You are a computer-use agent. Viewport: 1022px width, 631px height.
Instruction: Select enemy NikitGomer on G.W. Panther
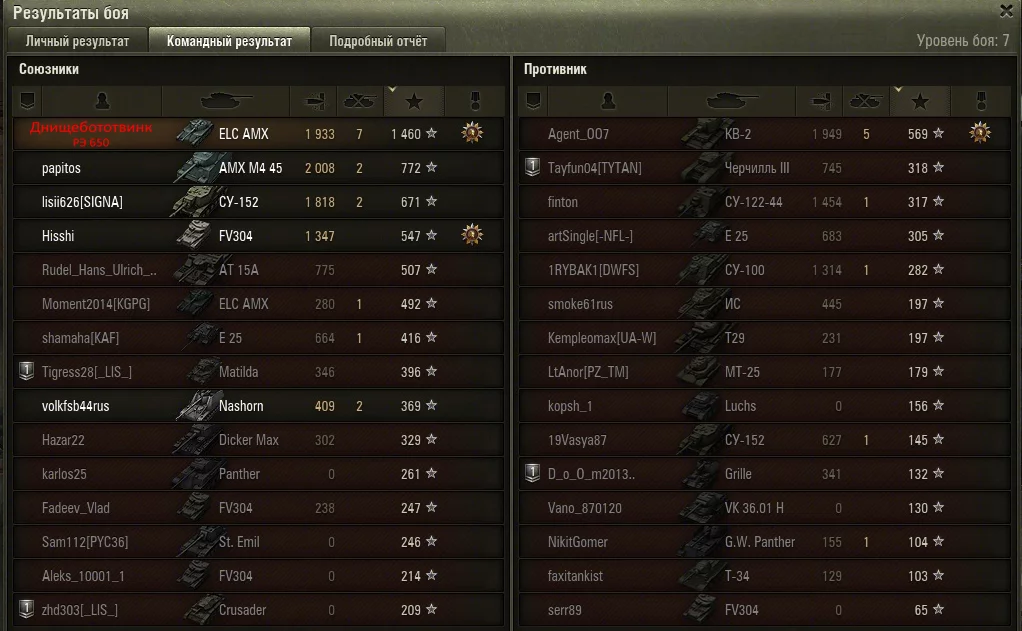pos(578,542)
